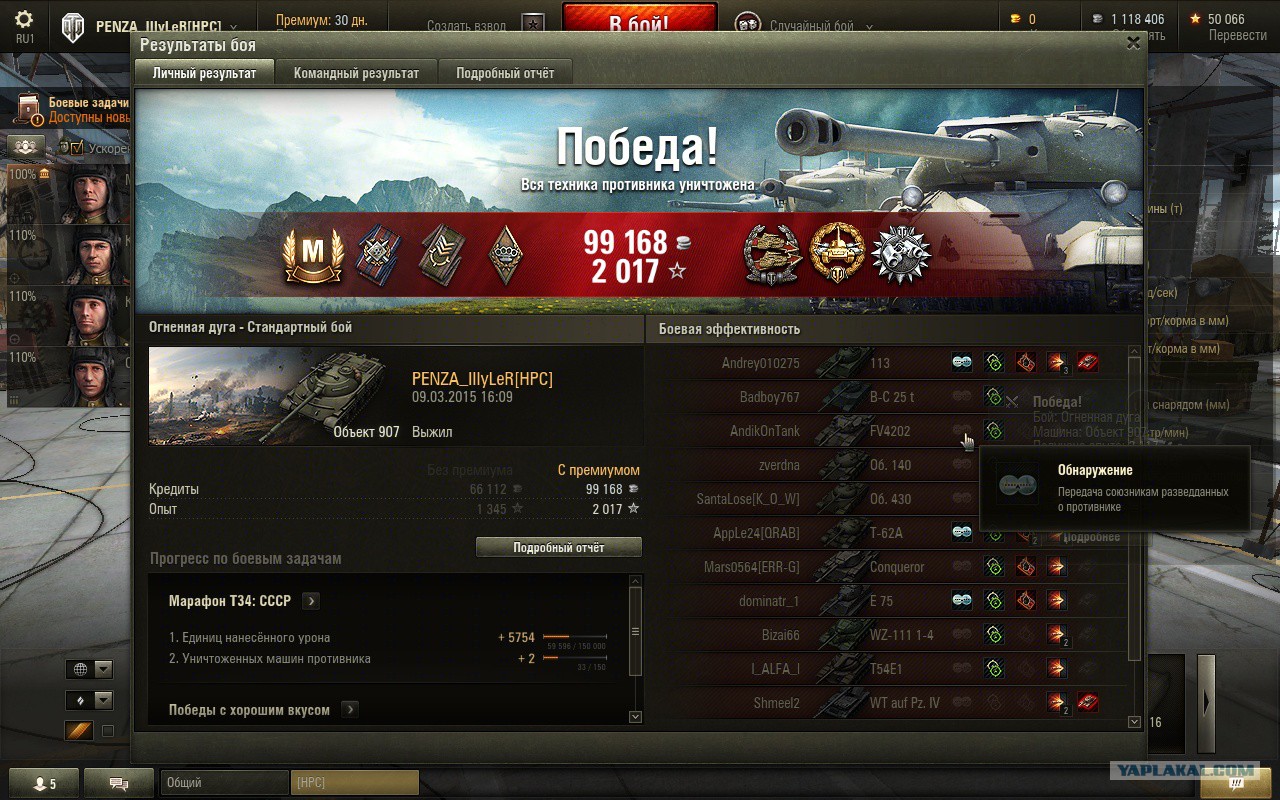This screenshot has height=800, width=1280.
Task: Start a battle with В бой! button
Action: tap(639, 22)
